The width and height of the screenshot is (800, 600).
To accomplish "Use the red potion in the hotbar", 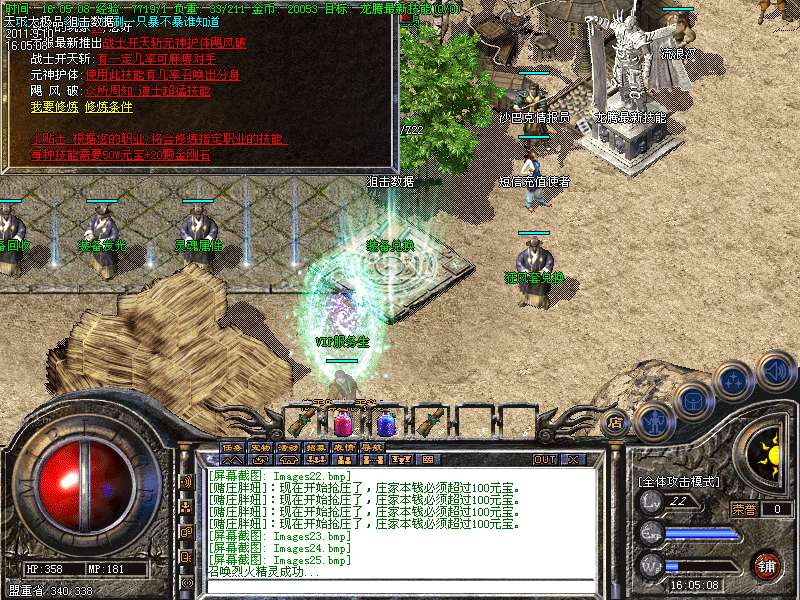I will (x=342, y=422).
